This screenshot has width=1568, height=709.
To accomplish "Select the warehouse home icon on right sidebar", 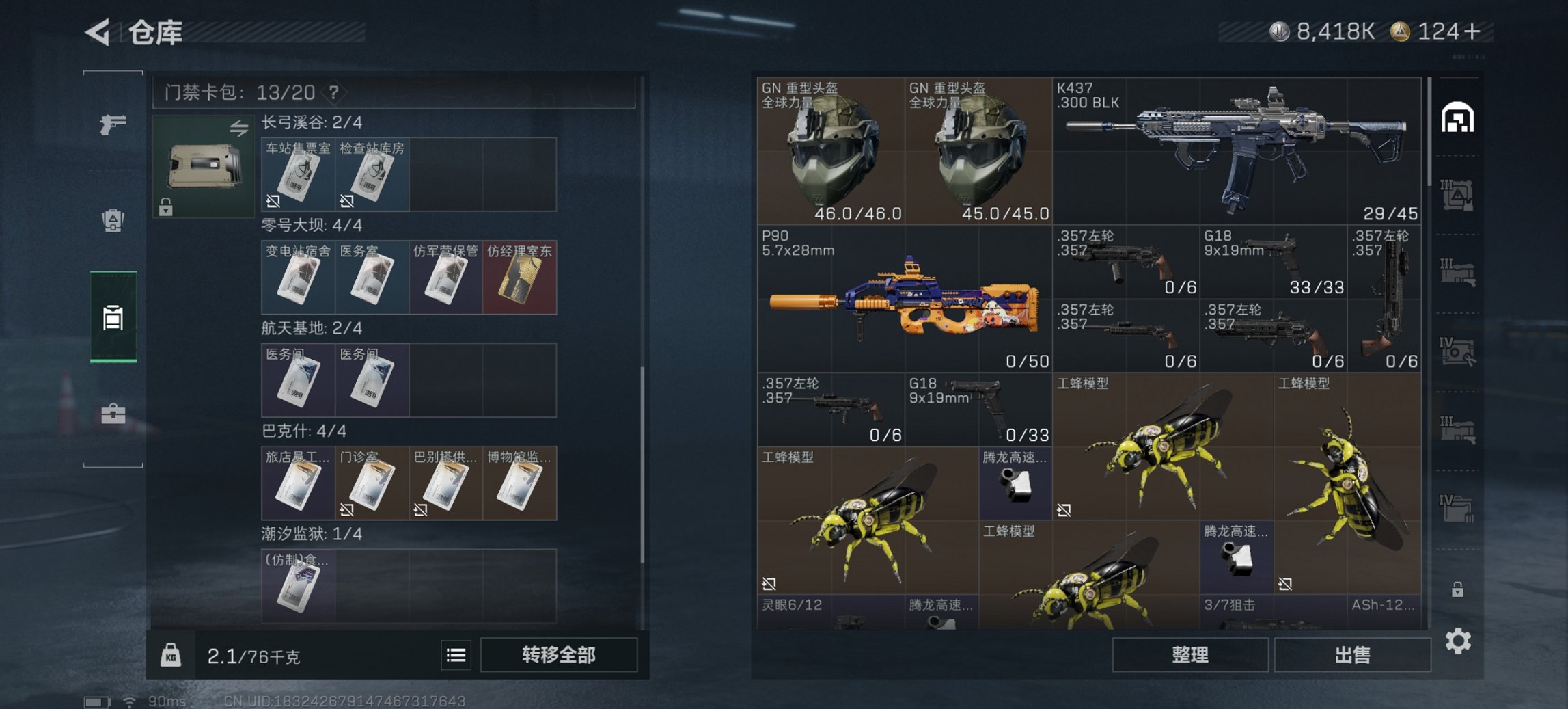I will pos(1459,117).
